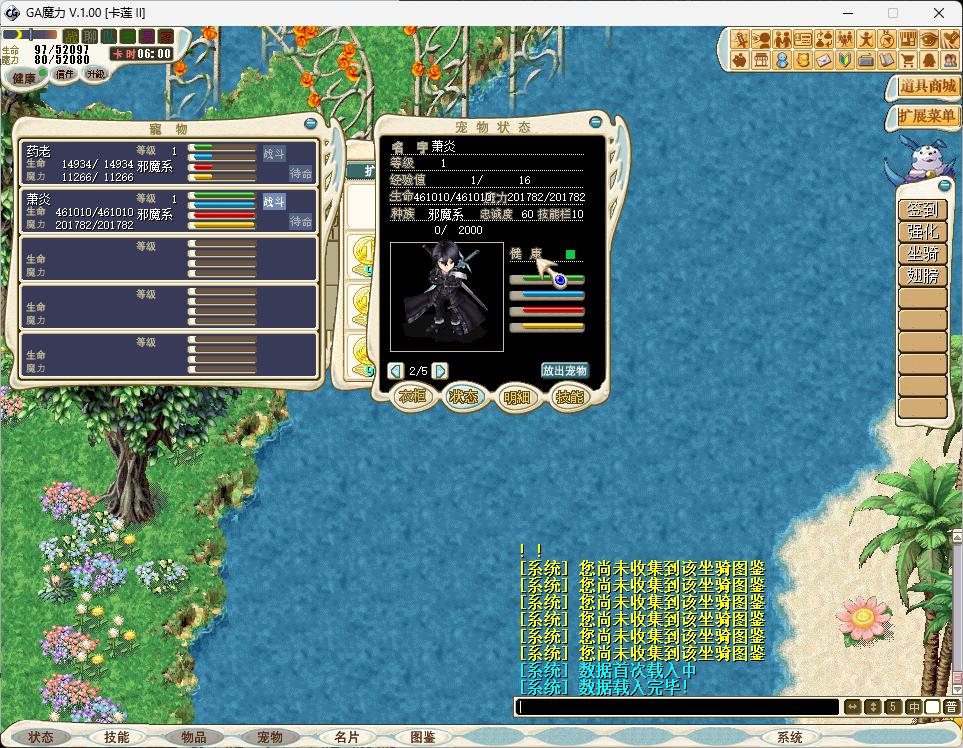Set pet 药老 to 战斗 battle mode
The image size is (963, 748).
point(274,153)
